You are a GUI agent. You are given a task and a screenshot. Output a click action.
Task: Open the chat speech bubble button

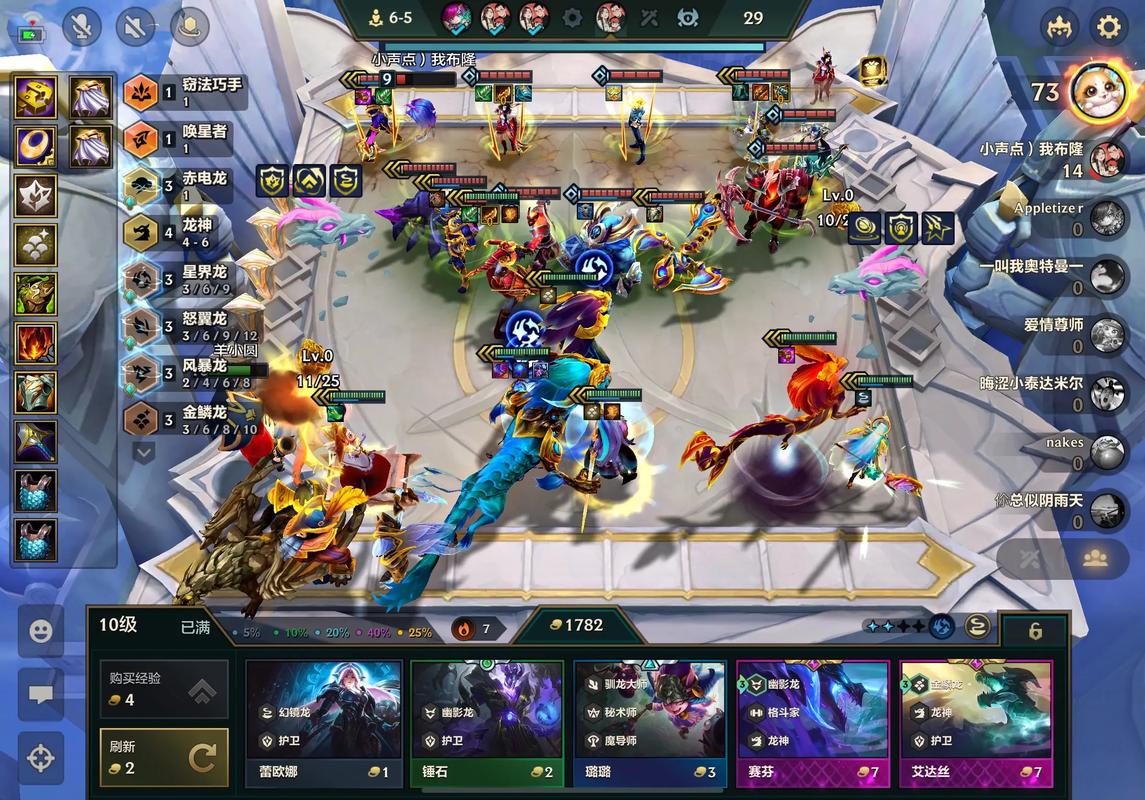coord(40,694)
